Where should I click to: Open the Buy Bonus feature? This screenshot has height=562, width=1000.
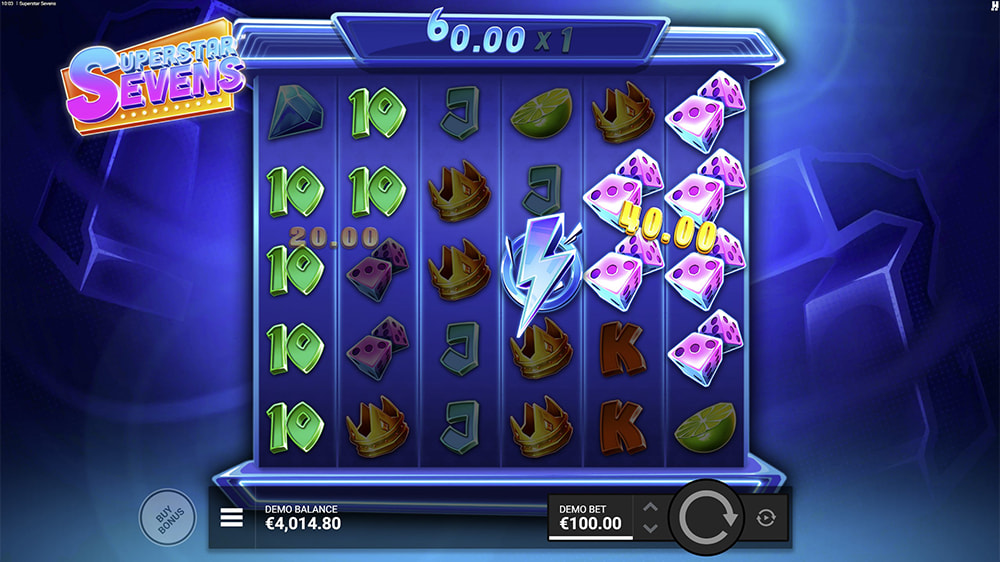166,517
